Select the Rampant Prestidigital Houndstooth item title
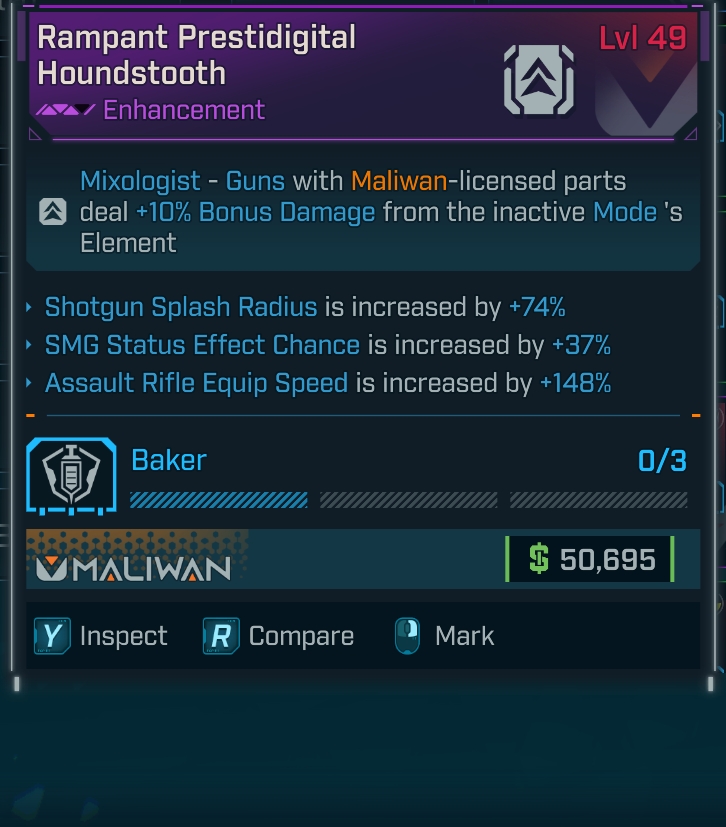 tap(196, 55)
